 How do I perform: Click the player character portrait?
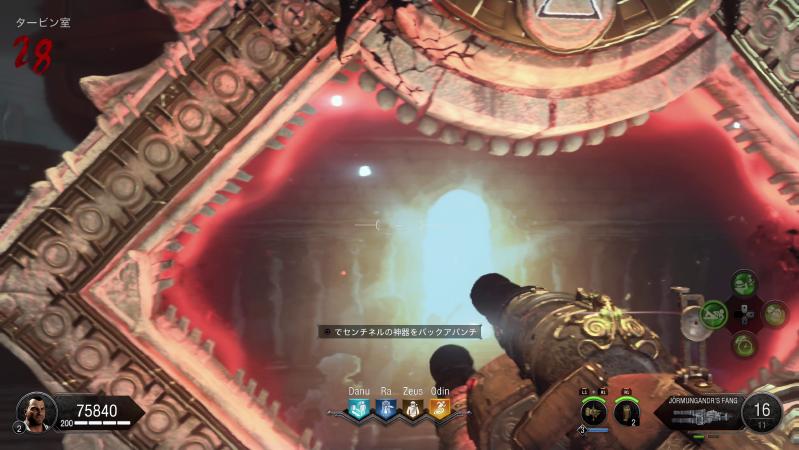35,410
